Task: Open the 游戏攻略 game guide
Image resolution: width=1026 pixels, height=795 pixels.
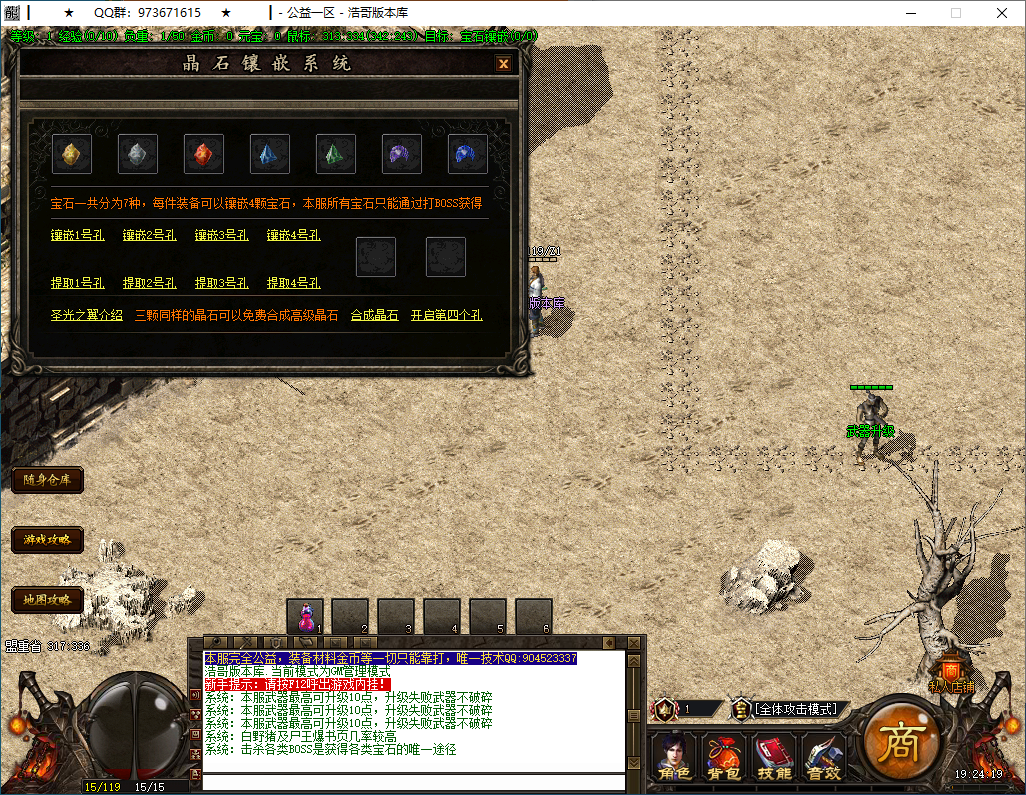Action: (x=48, y=540)
